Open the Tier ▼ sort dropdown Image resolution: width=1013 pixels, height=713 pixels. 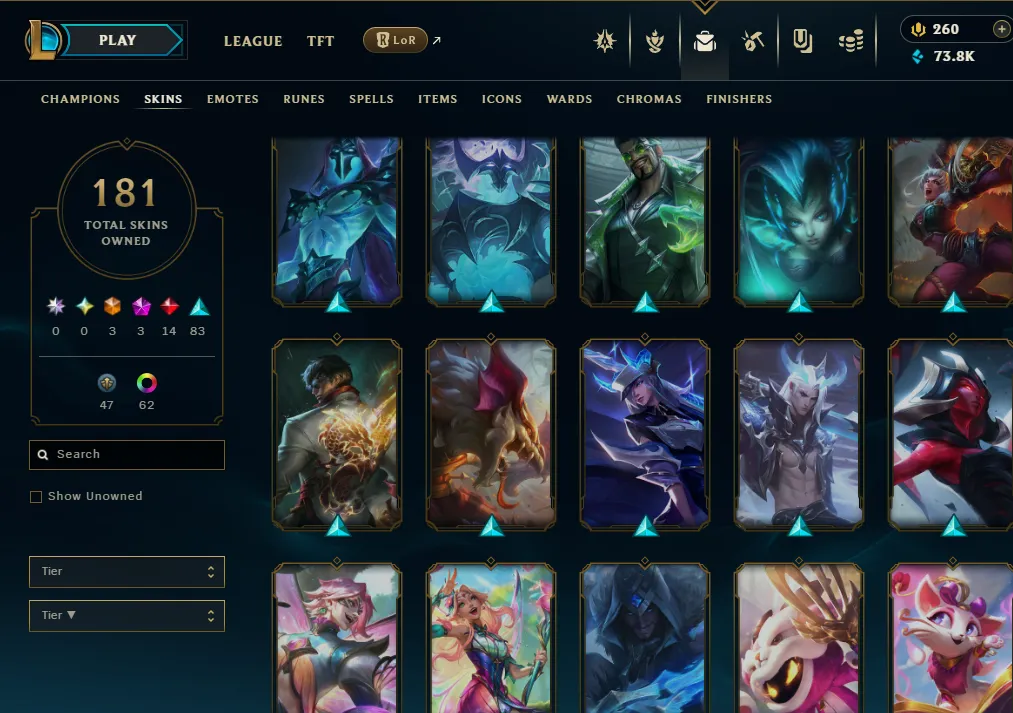tap(127, 616)
